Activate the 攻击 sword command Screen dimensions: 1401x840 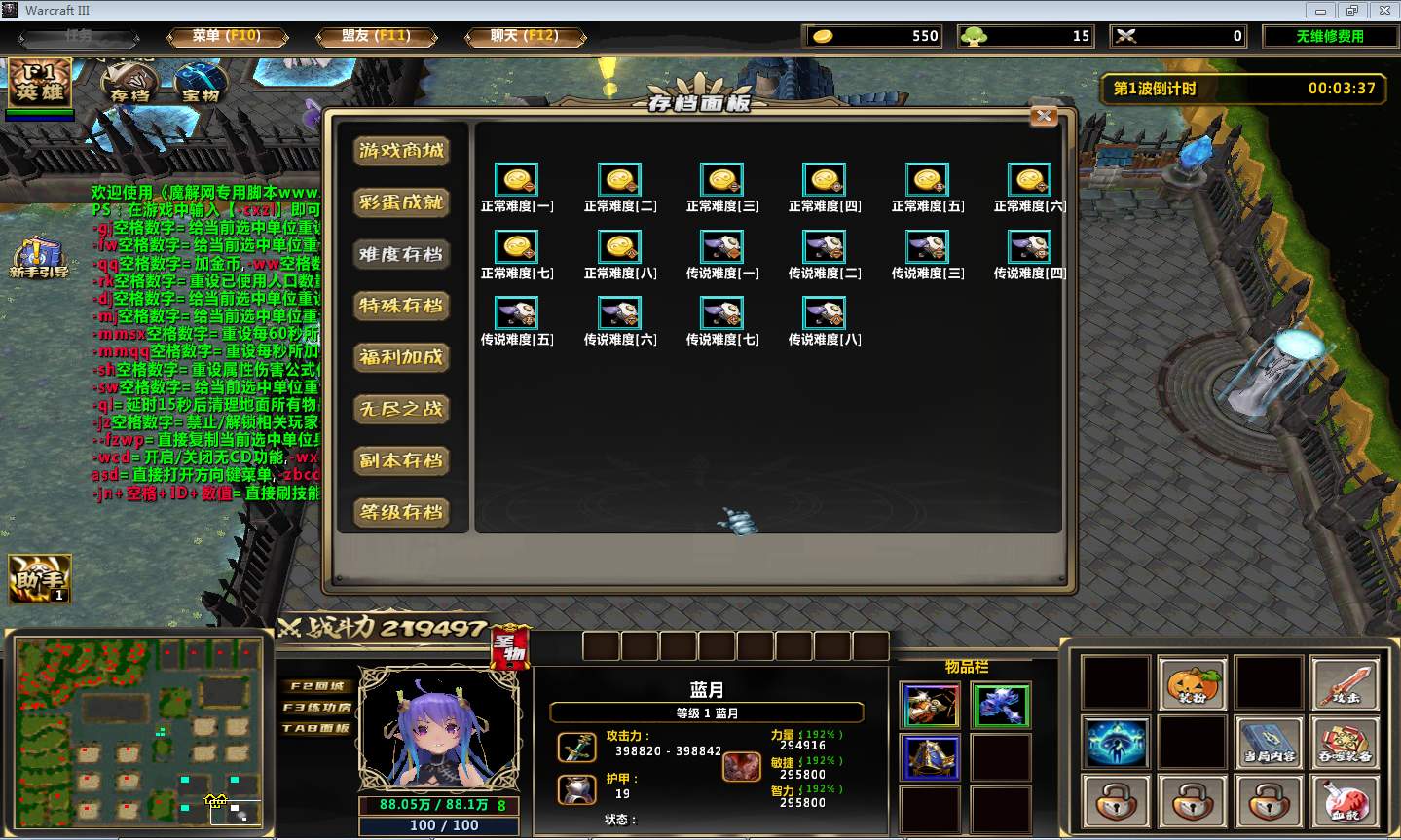pos(1345,682)
